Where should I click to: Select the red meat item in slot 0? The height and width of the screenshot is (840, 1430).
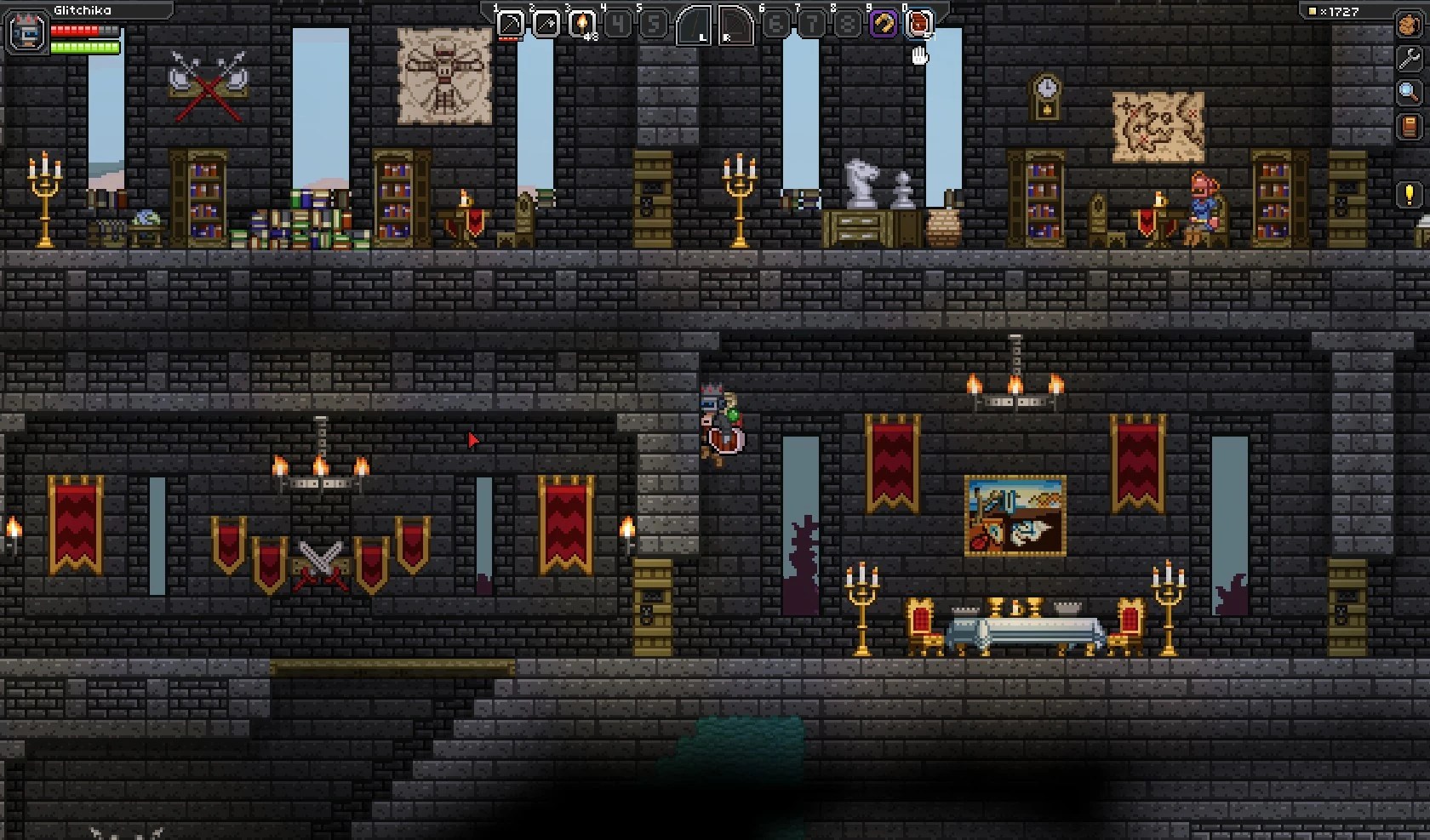coord(919,24)
